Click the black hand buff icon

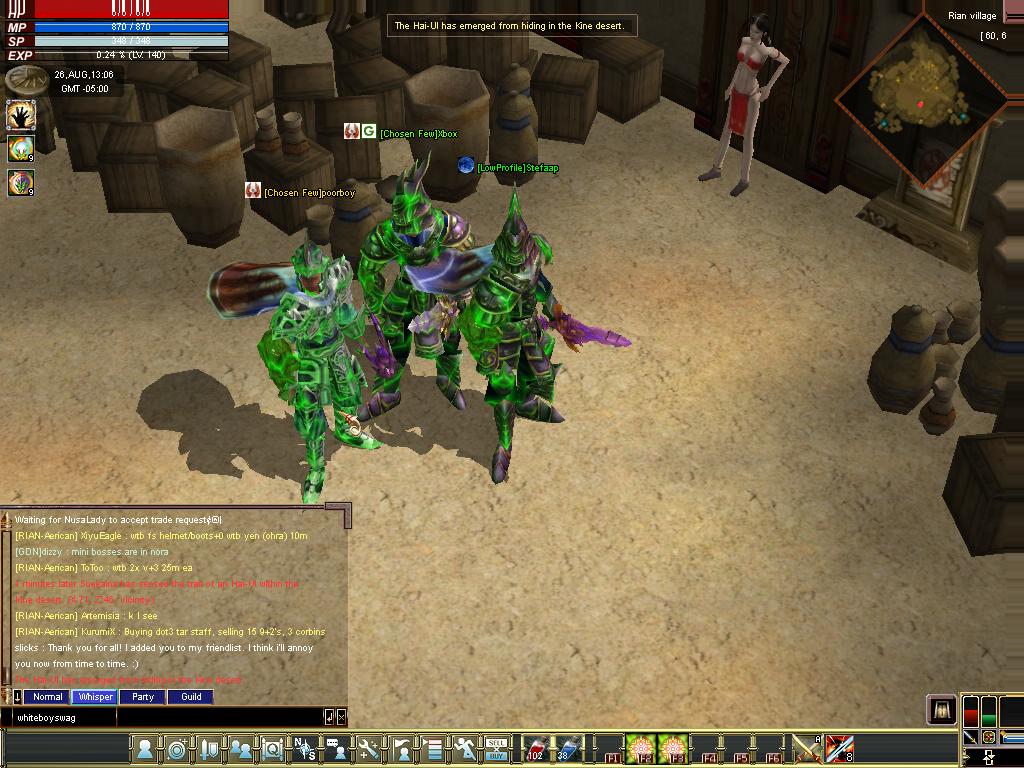tap(21, 115)
